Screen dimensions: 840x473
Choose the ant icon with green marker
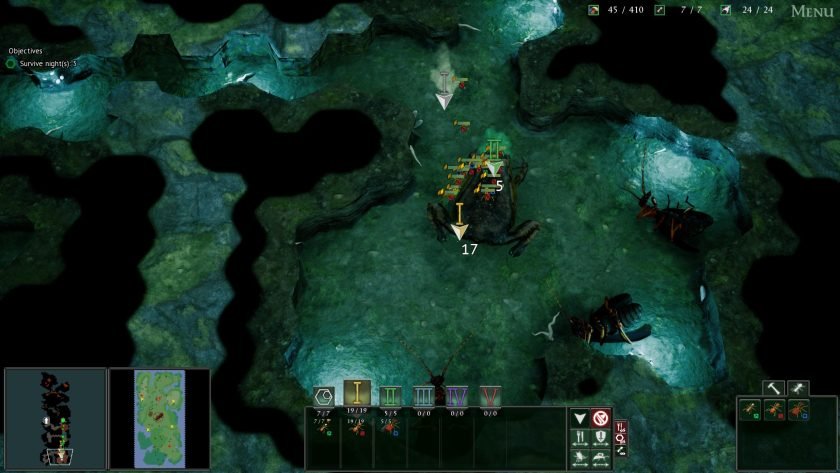click(x=752, y=410)
